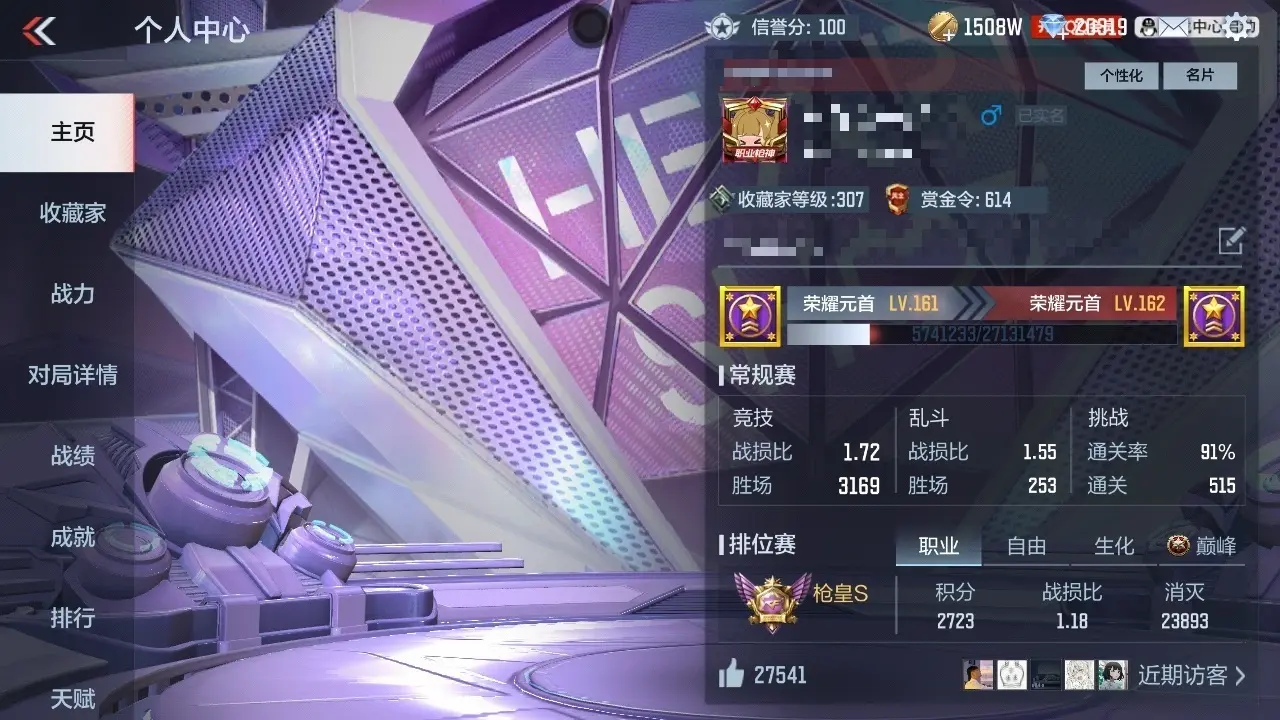The height and width of the screenshot is (720, 1280).
Task: Show the 对局详情 match details tab
Action: coord(72,375)
